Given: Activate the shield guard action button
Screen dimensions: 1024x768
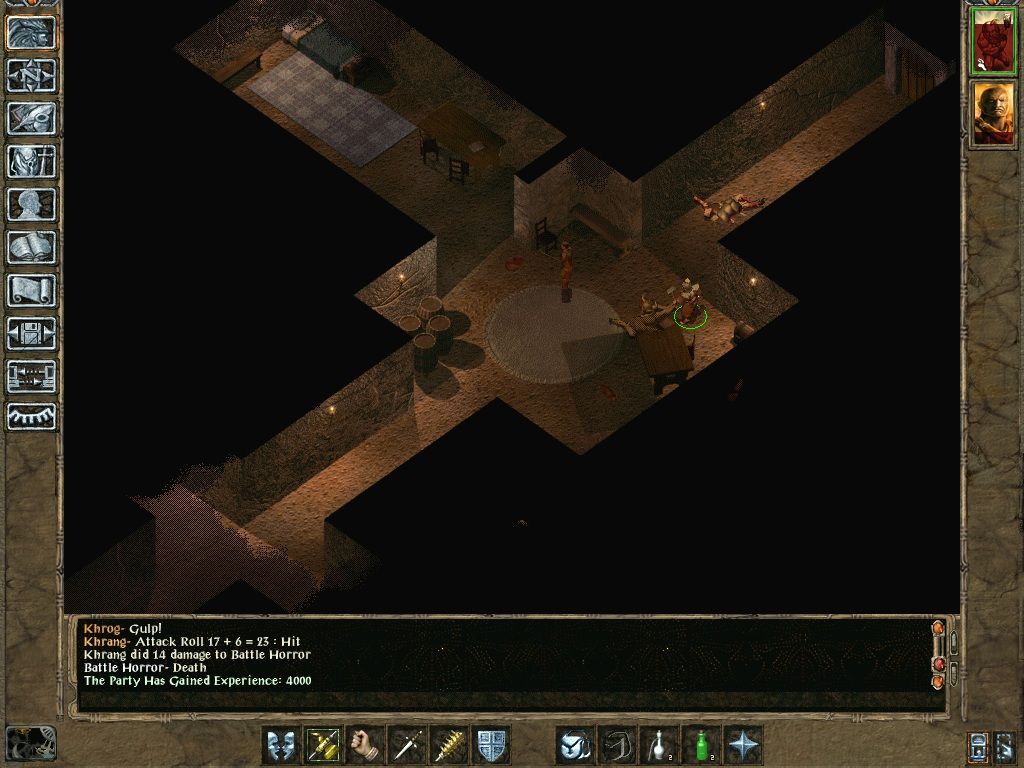Looking at the screenshot, I should click(491, 745).
